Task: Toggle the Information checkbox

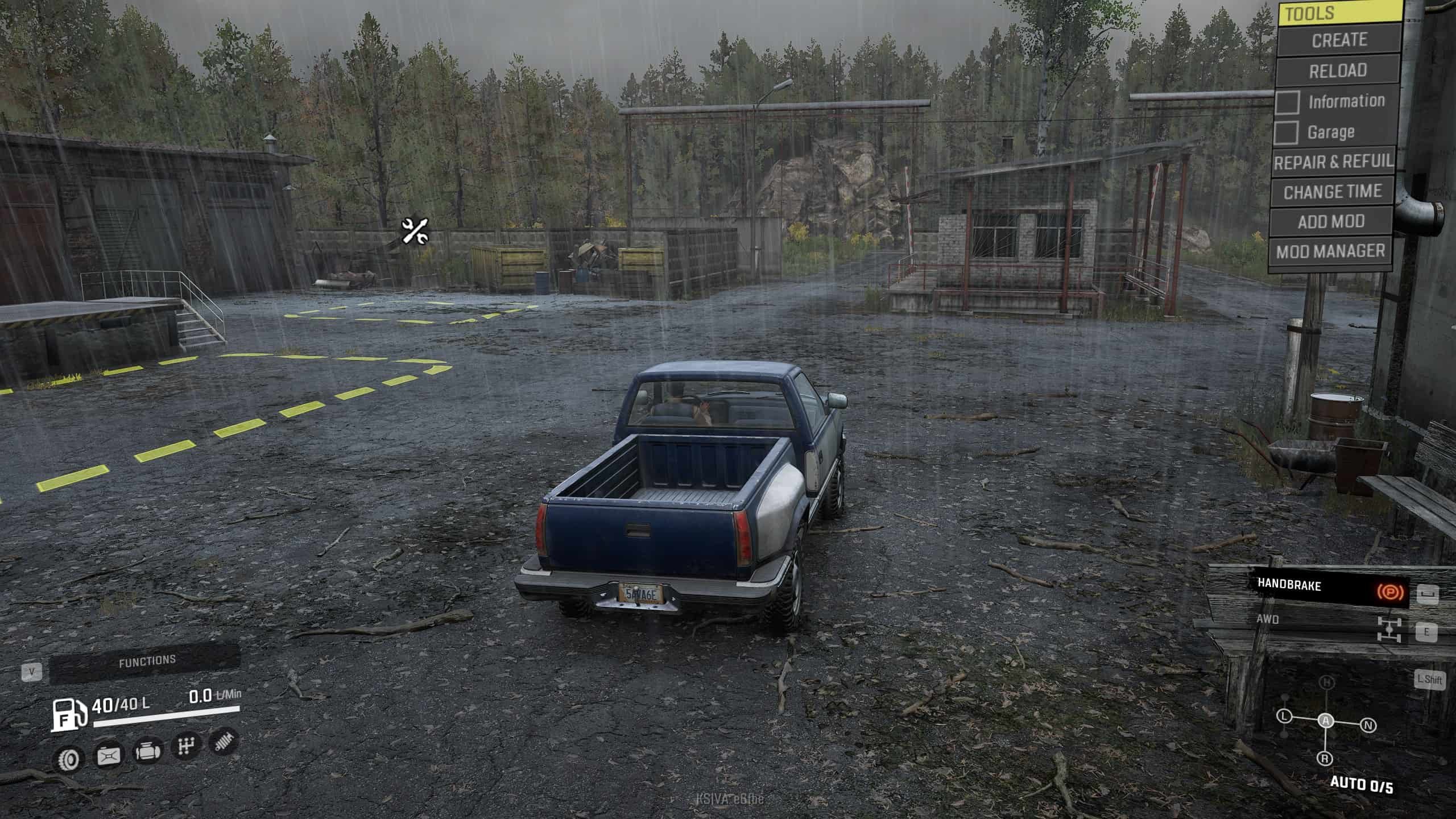Action: click(1287, 102)
